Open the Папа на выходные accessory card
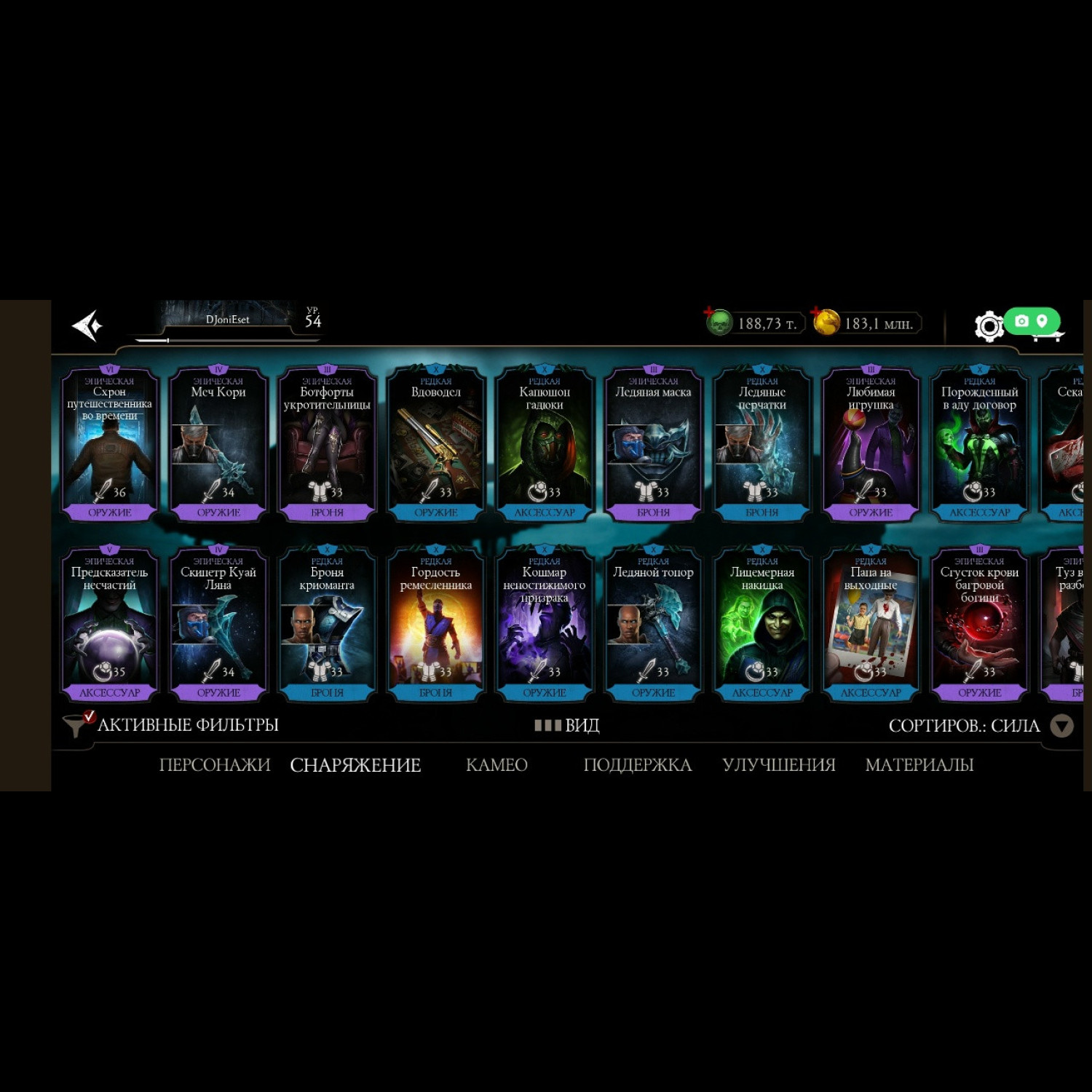 [x=871, y=624]
